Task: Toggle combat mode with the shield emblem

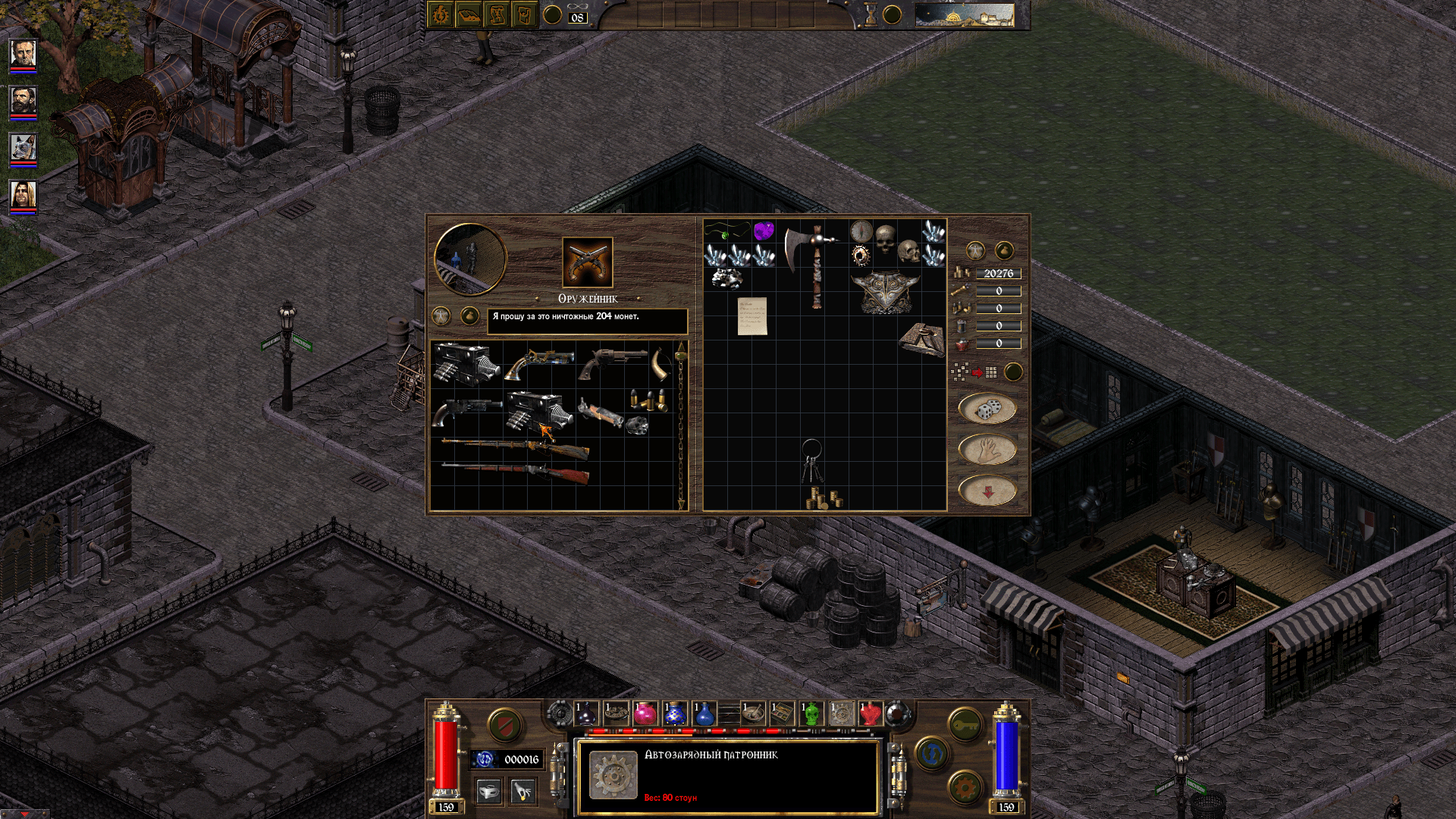Action: (x=505, y=725)
